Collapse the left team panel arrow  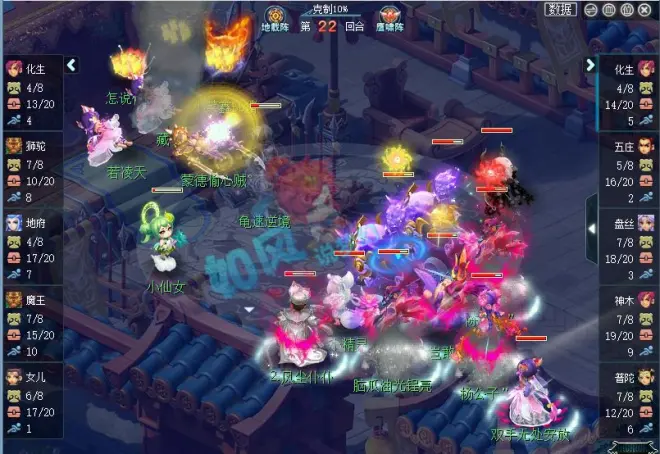(x=72, y=65)
